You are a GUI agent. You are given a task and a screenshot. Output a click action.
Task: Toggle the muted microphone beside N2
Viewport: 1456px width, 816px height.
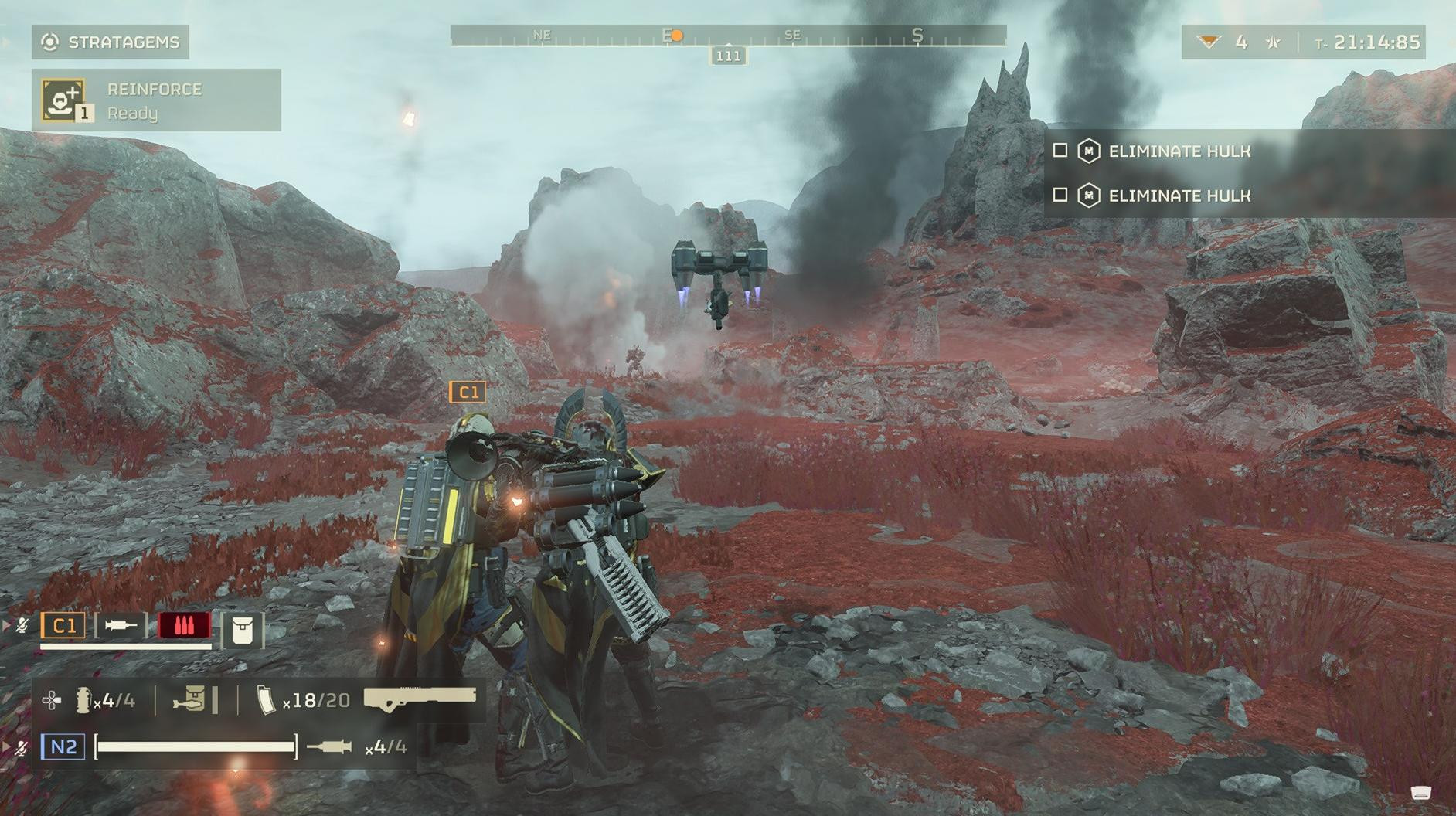[x=22, y=747]
